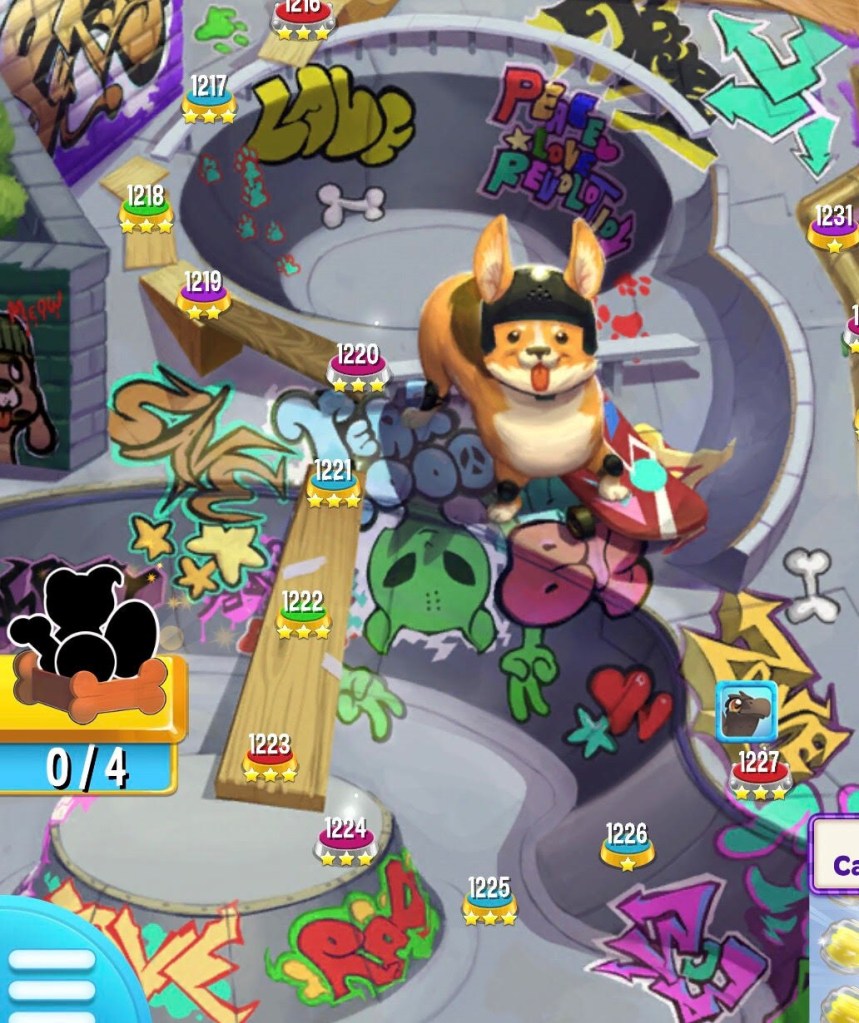Choose level 1221 on the map
This screenshot has width=859, height=1023.
point(333,484)
